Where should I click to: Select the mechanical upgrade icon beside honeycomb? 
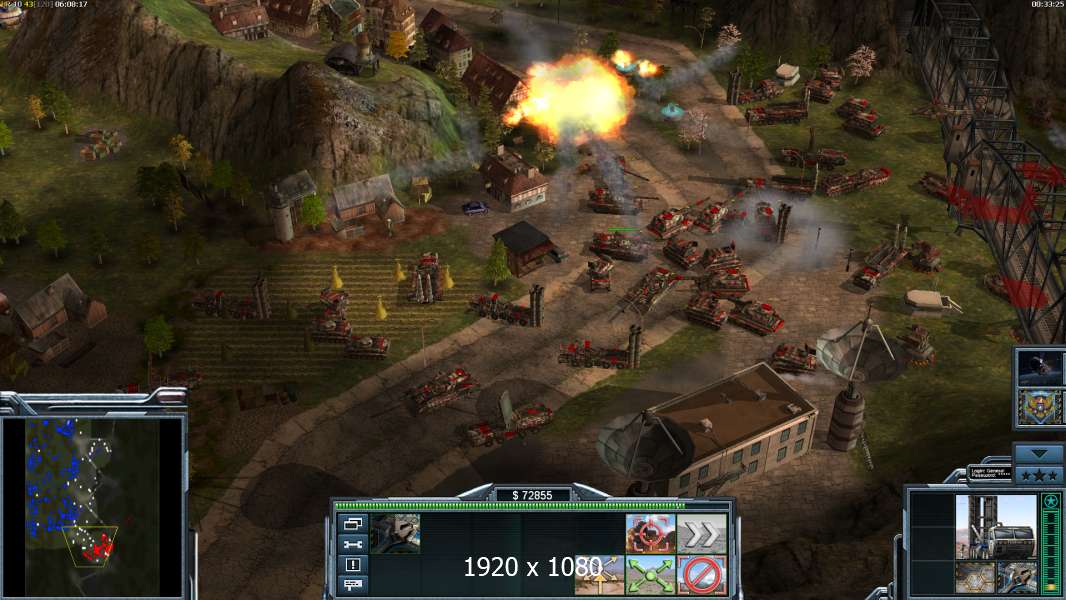1016,577
